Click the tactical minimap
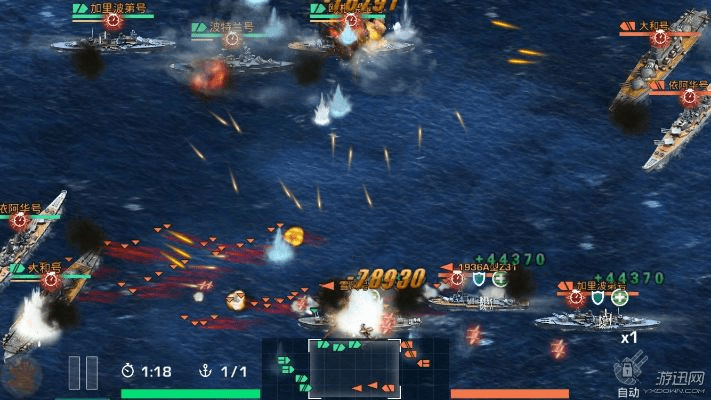The width and height of the screenshot is (711, 400). [x=355, y=369]
